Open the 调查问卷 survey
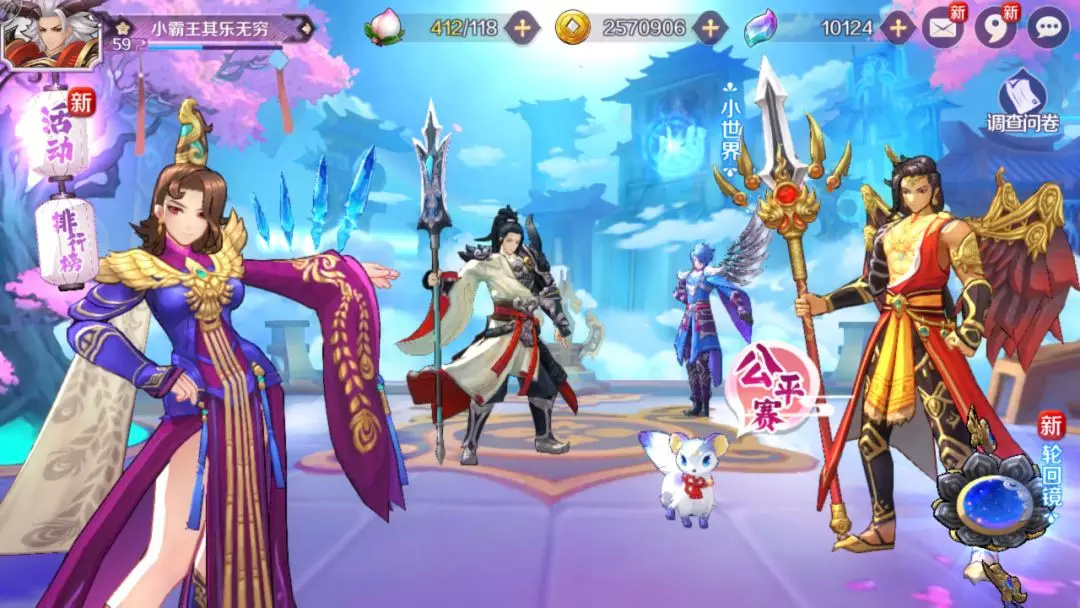 (1022, 103)
